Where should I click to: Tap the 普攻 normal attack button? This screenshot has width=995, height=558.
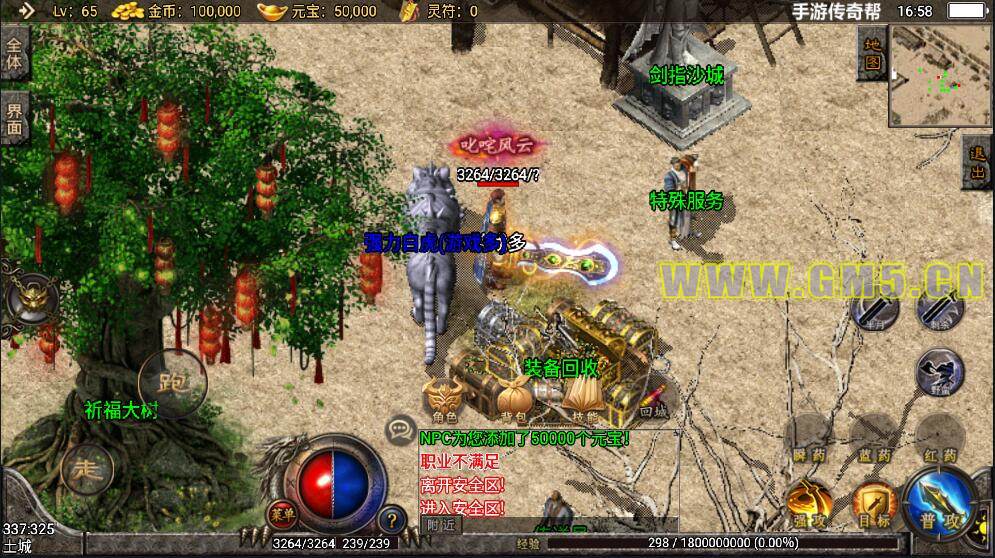941,501
